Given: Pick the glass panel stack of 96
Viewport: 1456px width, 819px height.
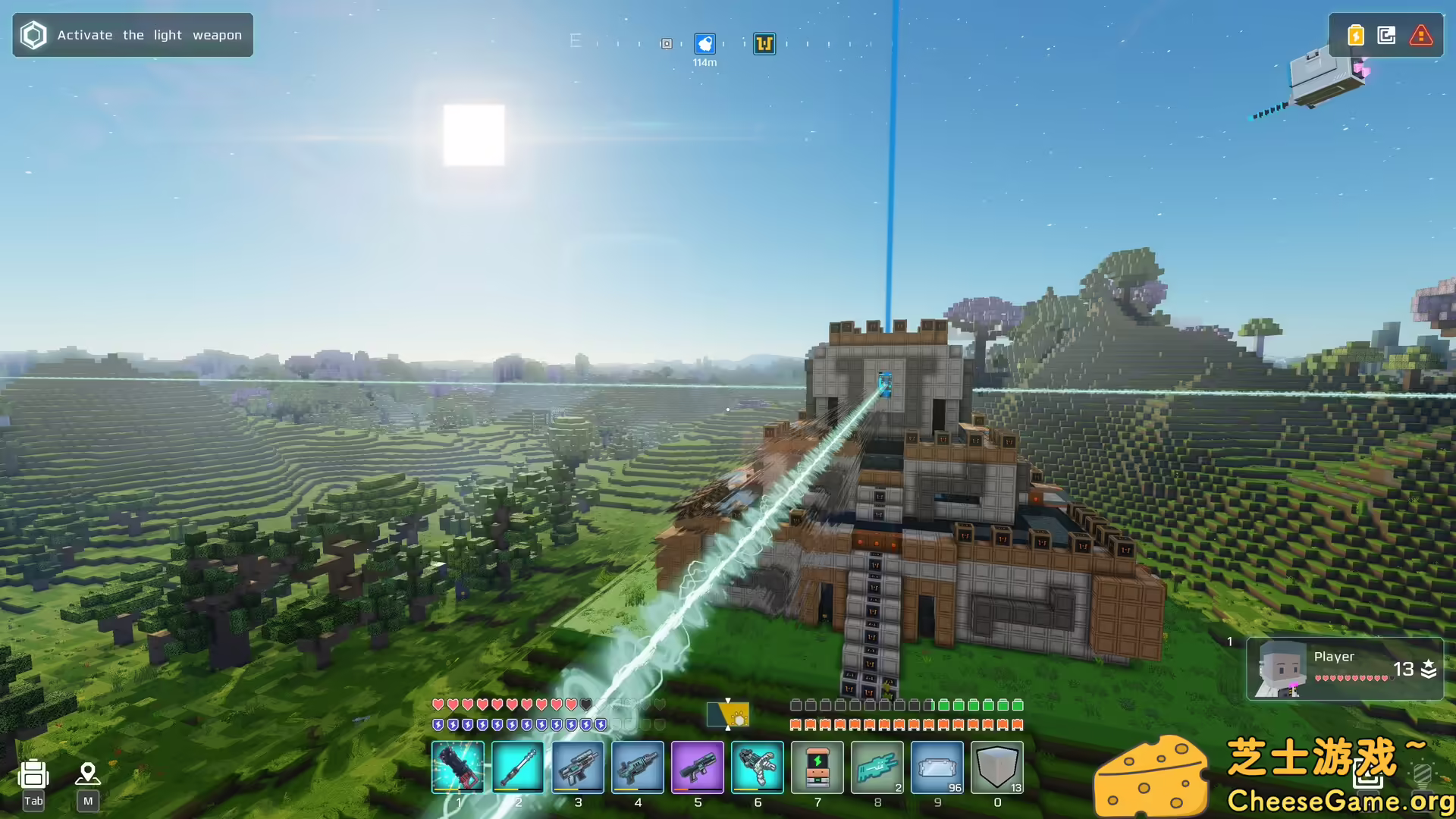Looking at the screenshot, I should click(x=937, y=767).
